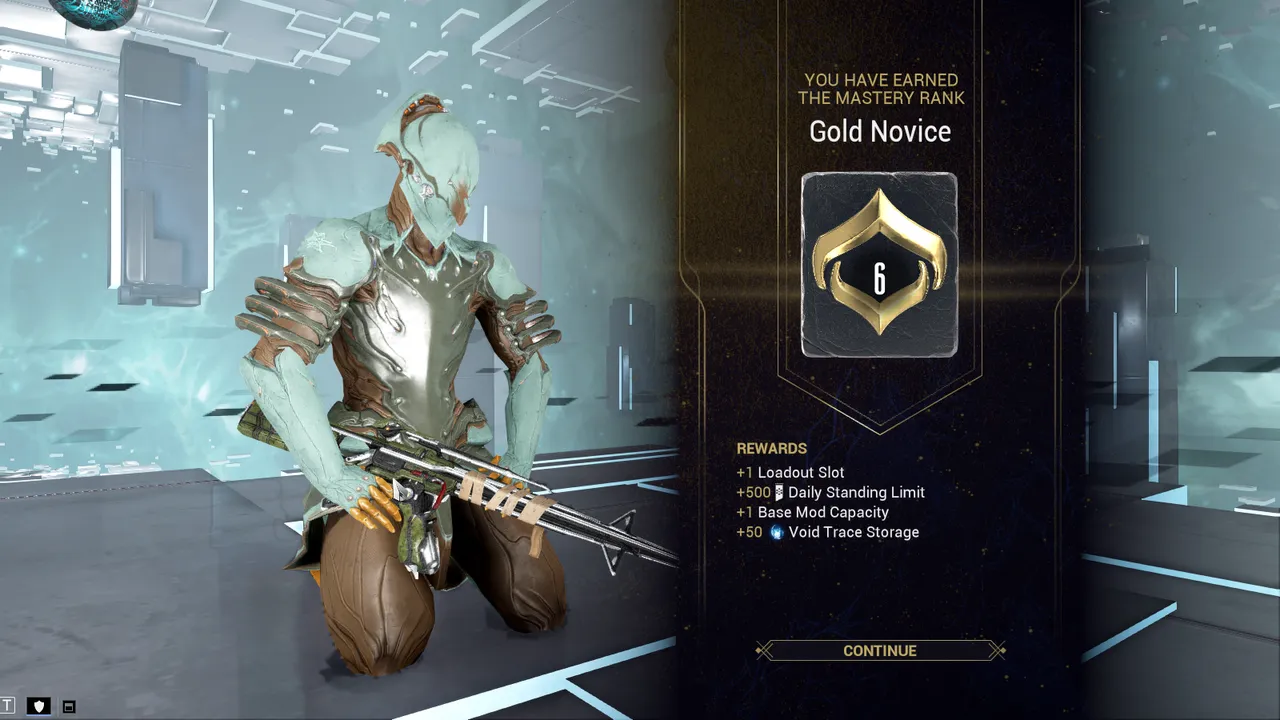Click the +500 Daily Standing Limit entry

[x=832, y=492]
